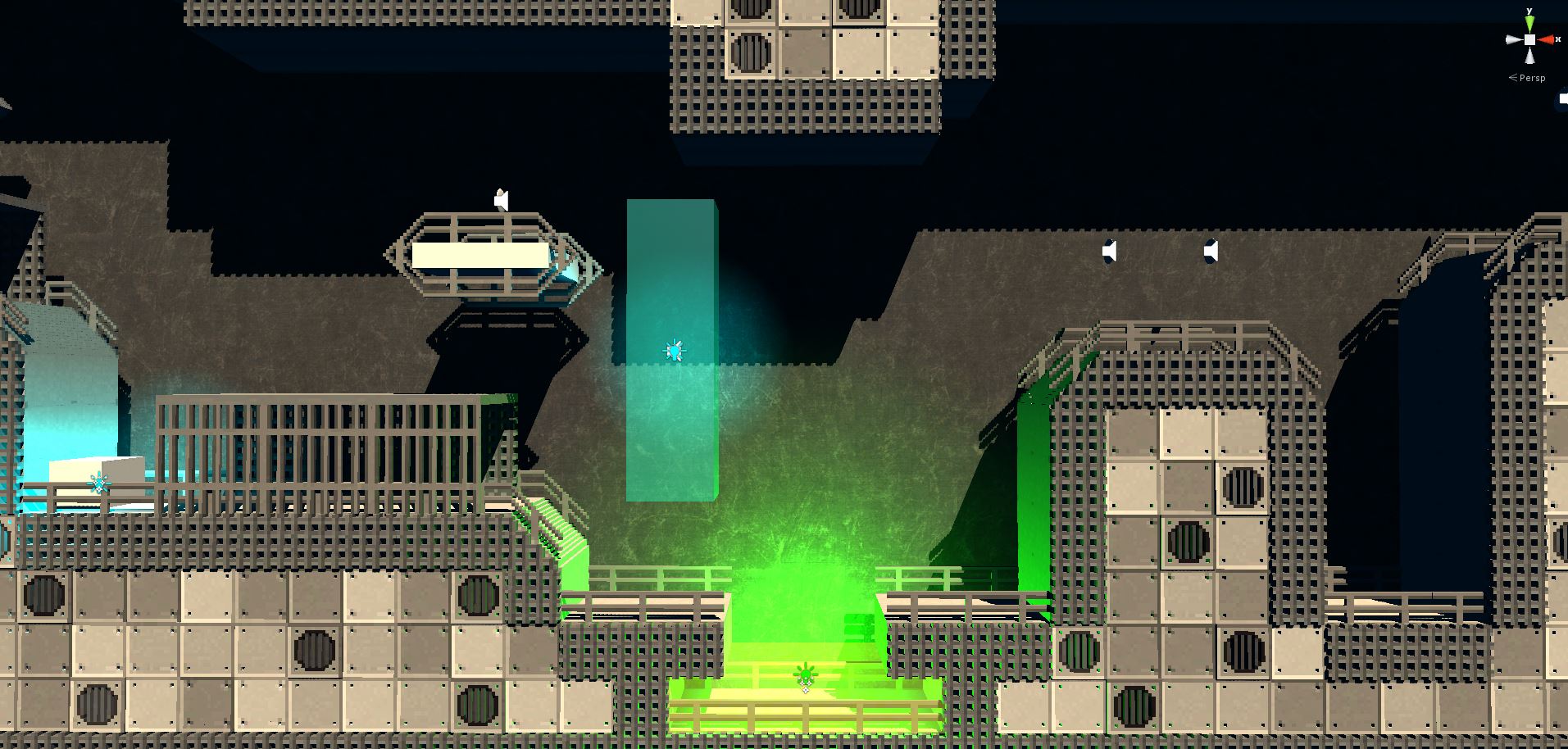Click the center cube of the orientation gizmo
Viewport: 1568px width, 749px height.
(1529, 39)
